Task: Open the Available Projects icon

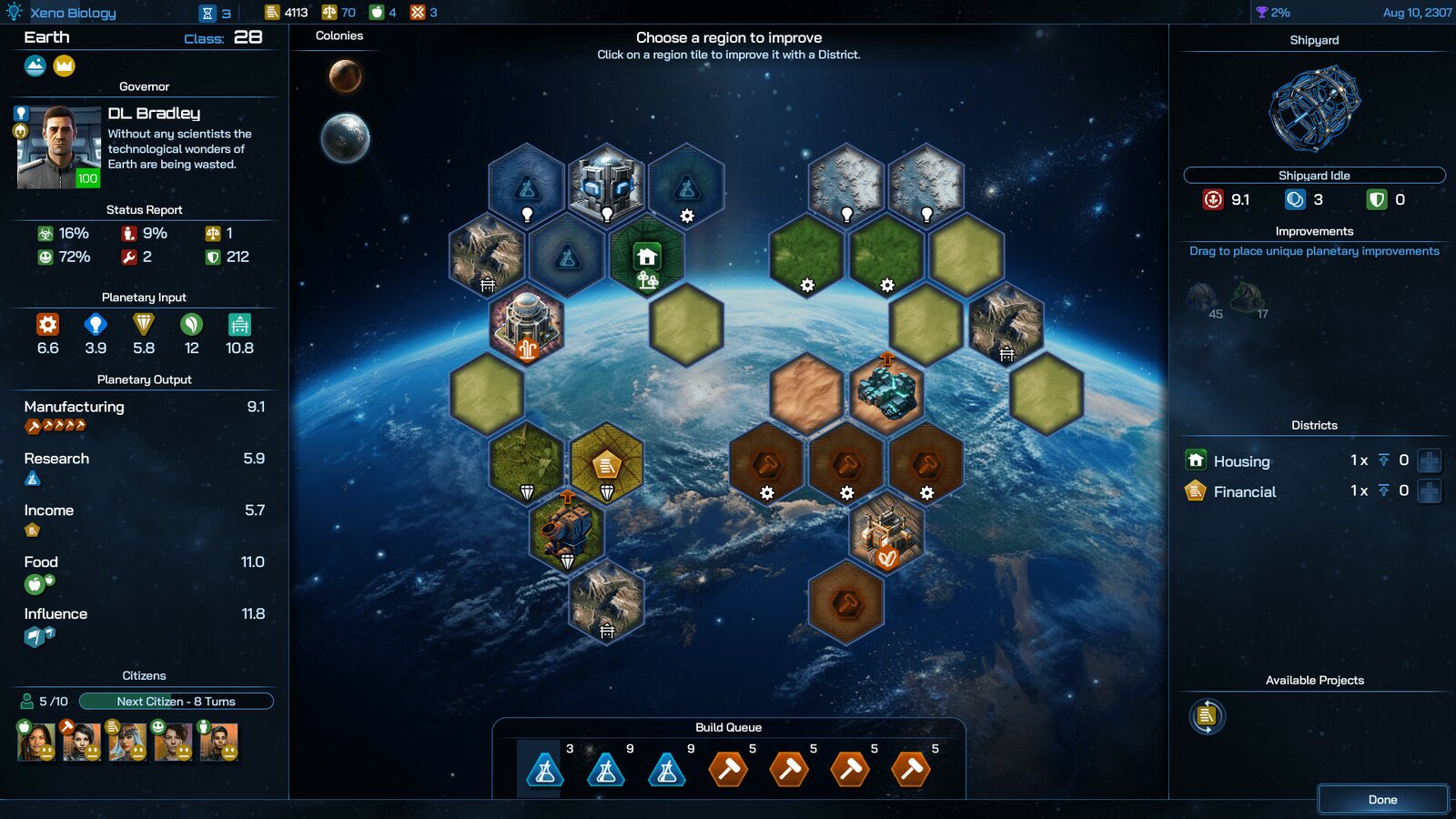Action: (1207, 716)
